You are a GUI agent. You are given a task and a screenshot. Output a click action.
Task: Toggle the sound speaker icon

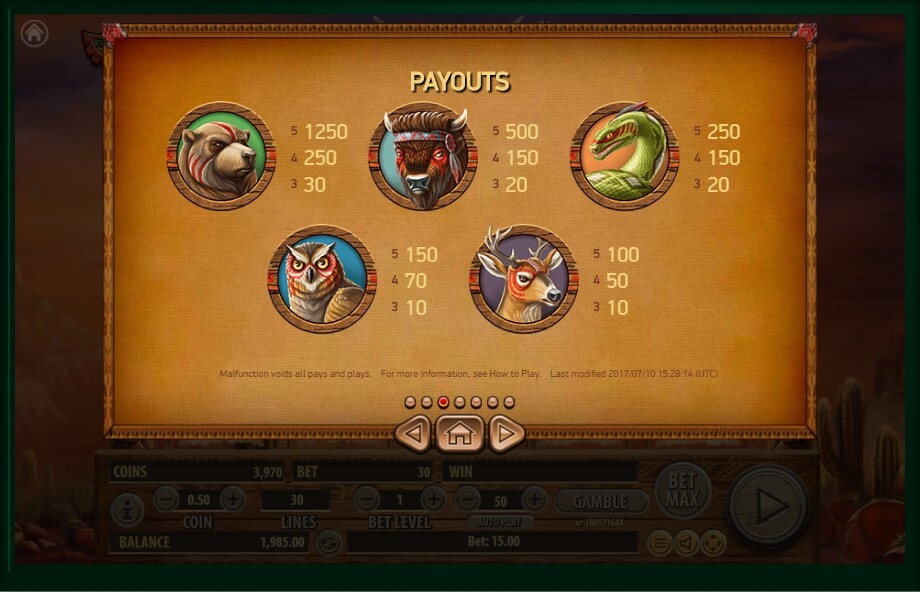coord(686,543)
